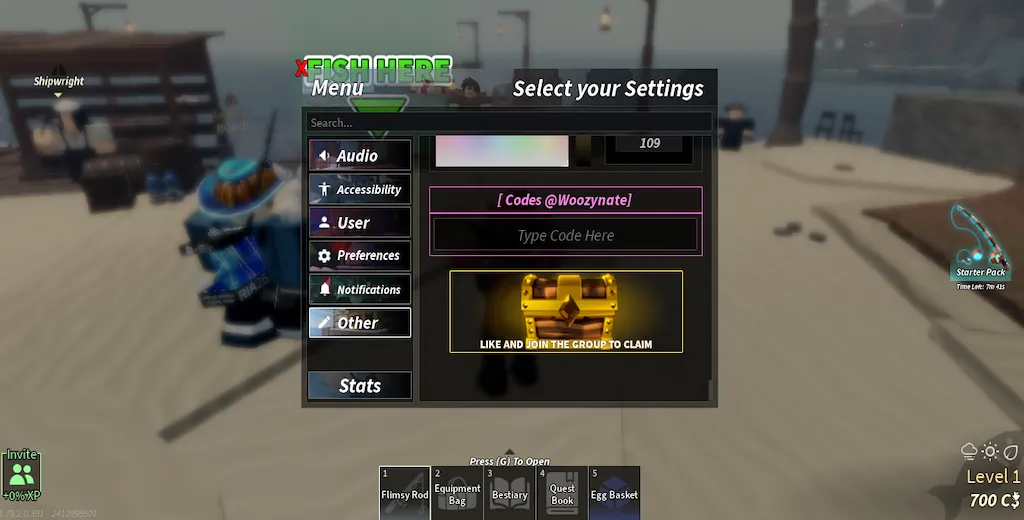Click the green Invite friends button

(x=21, y=474)
